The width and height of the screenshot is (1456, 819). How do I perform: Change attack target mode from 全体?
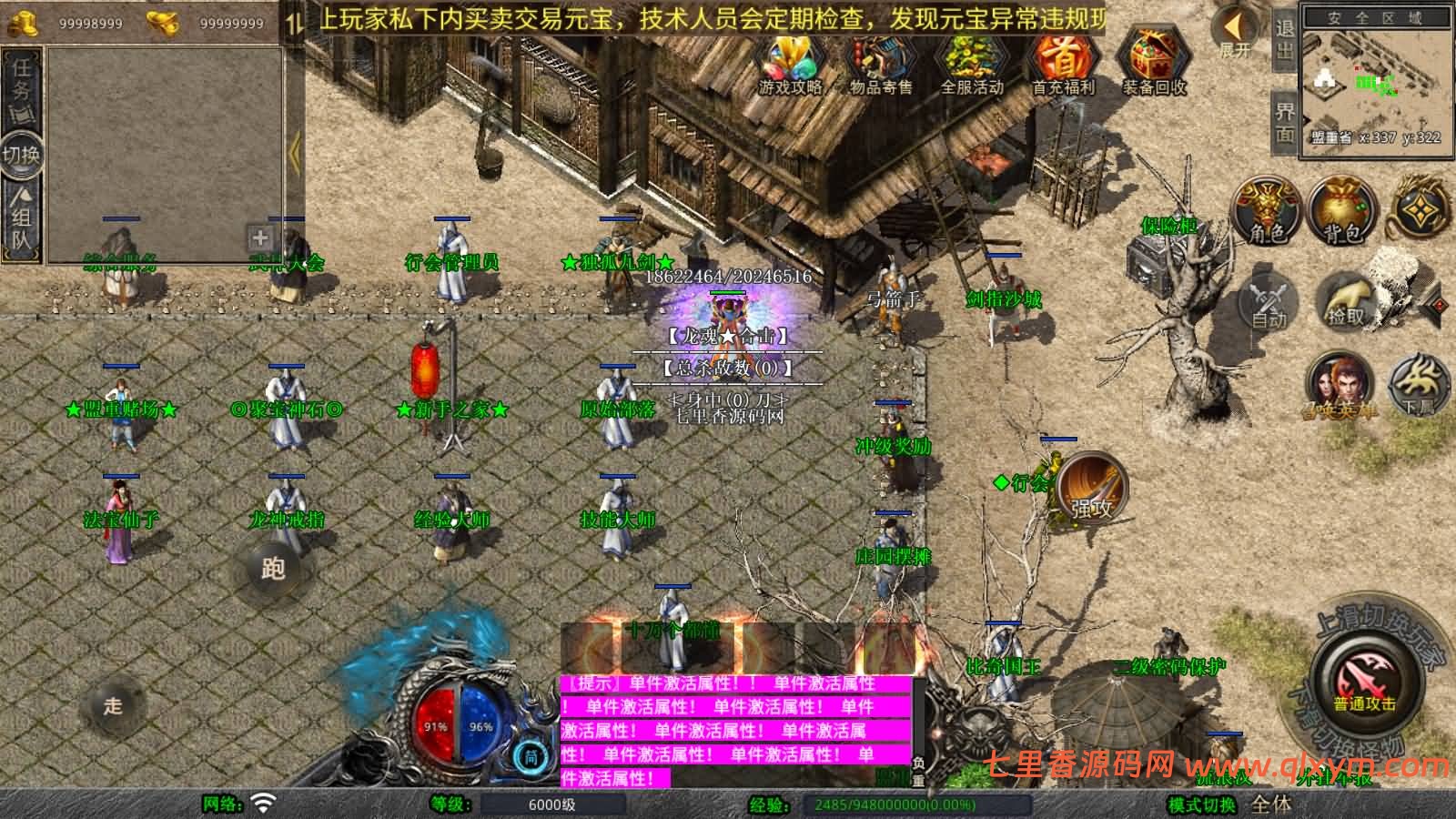1269,804
